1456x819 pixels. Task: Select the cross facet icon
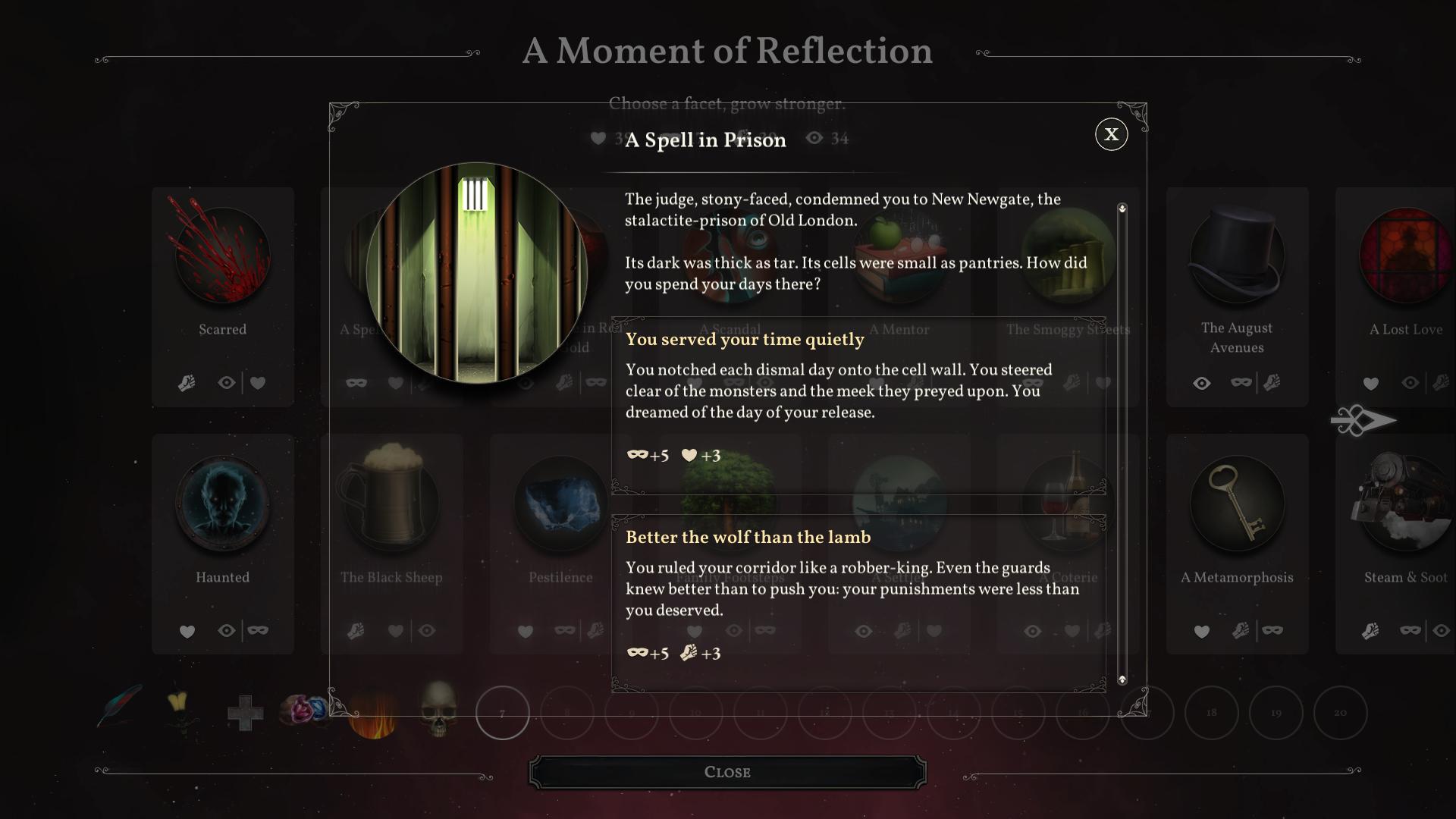point(245,713)
